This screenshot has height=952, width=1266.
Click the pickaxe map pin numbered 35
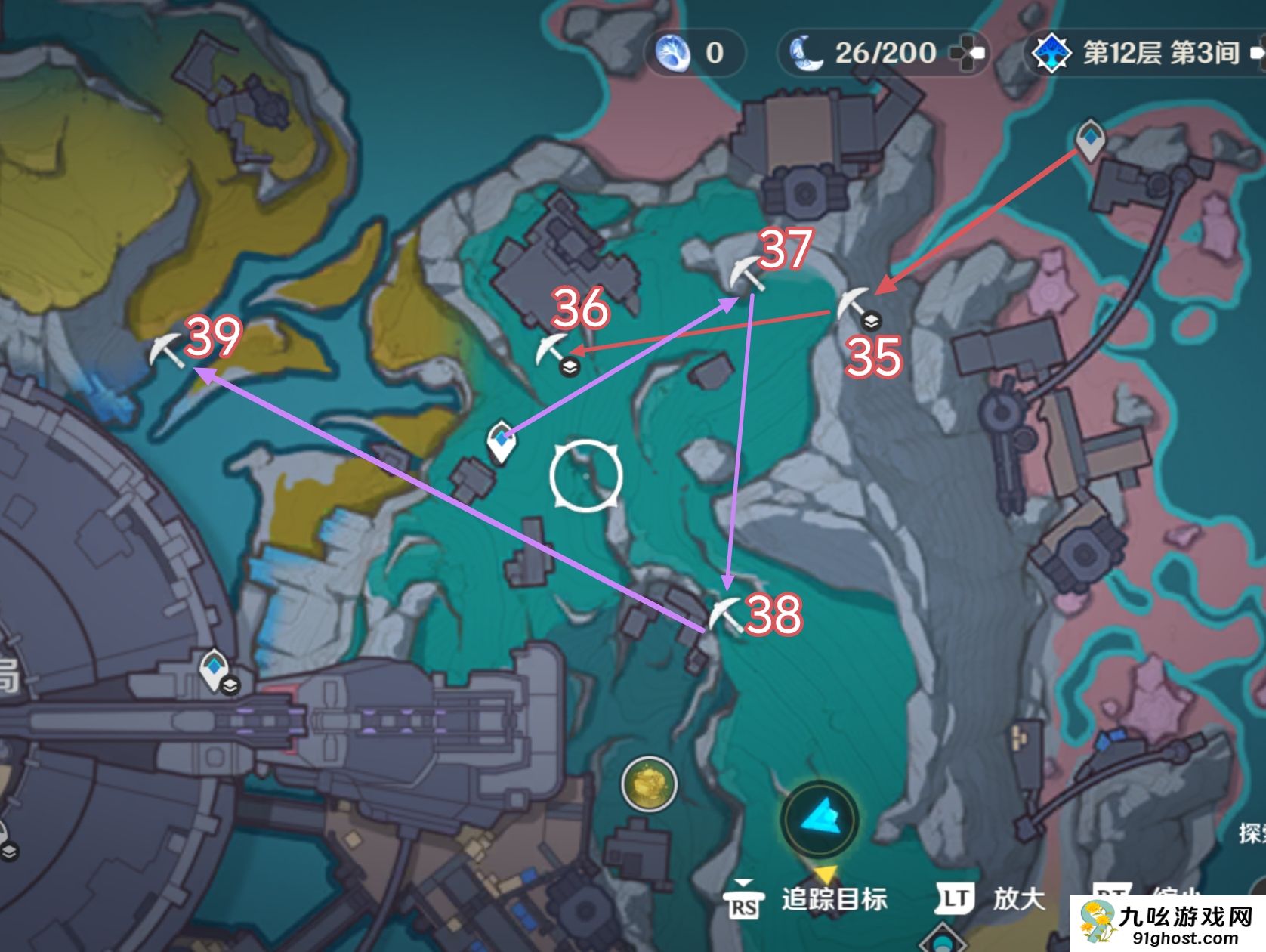(x=853, y=305)
